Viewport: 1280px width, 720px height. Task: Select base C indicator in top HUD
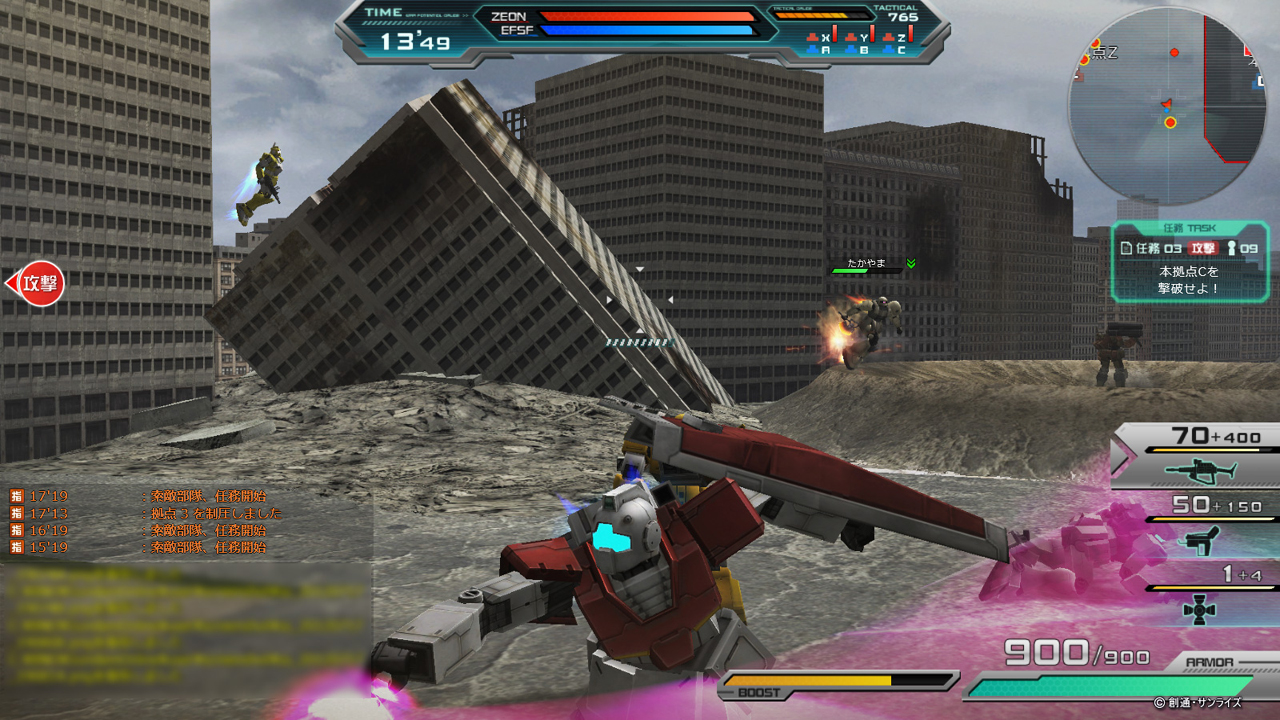point(901,50)
